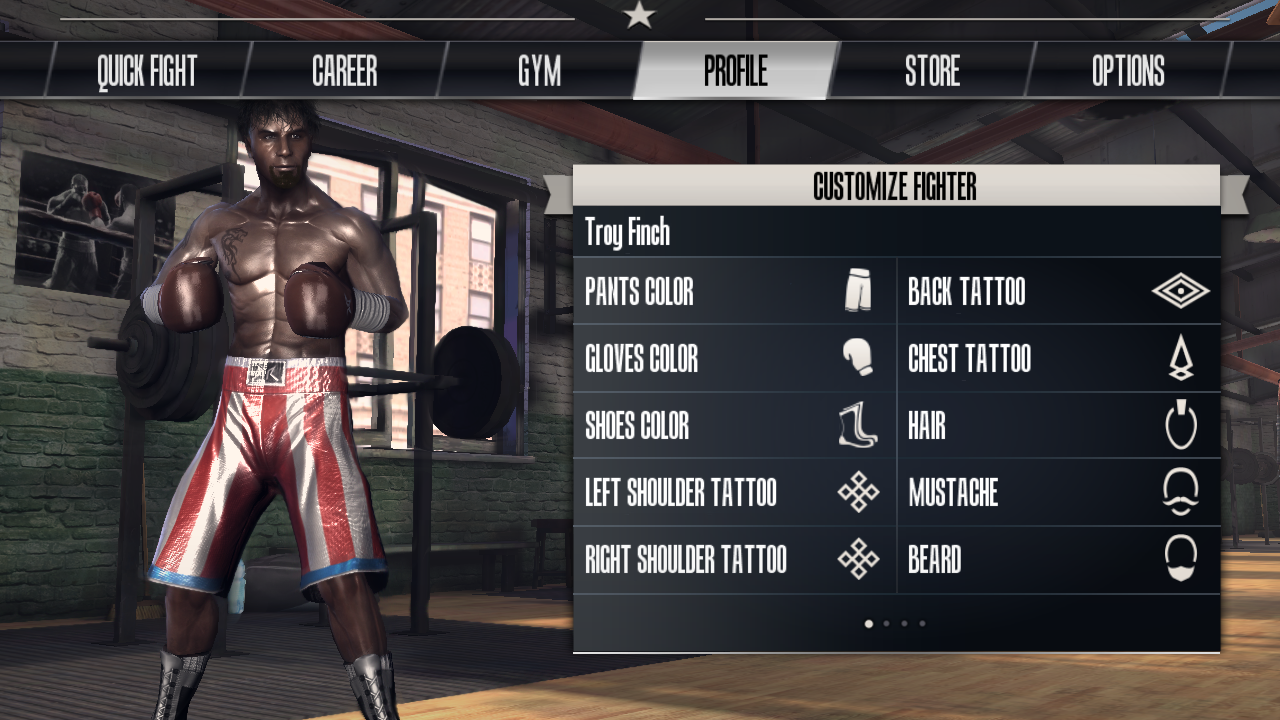1280x720 pixels.
Task: Select the Chest Tattoo option
Action: tap(1058, 359)
